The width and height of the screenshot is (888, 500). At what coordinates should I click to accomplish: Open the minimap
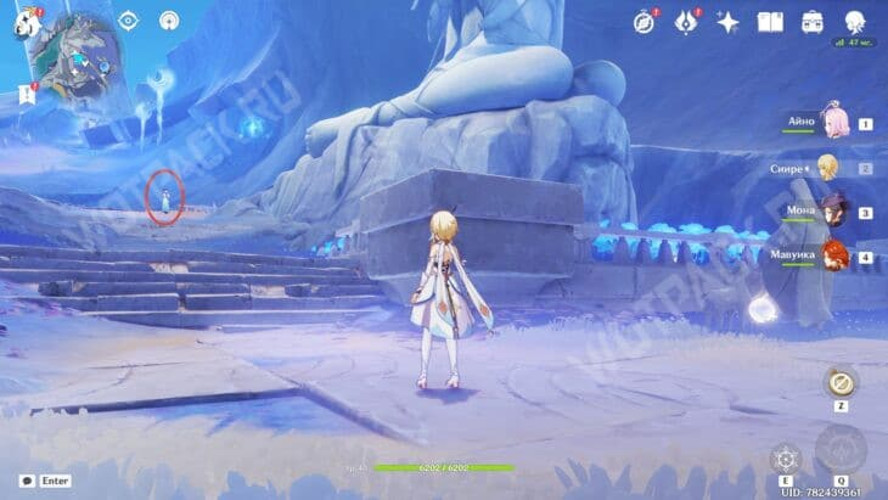(x=74, y=55)
